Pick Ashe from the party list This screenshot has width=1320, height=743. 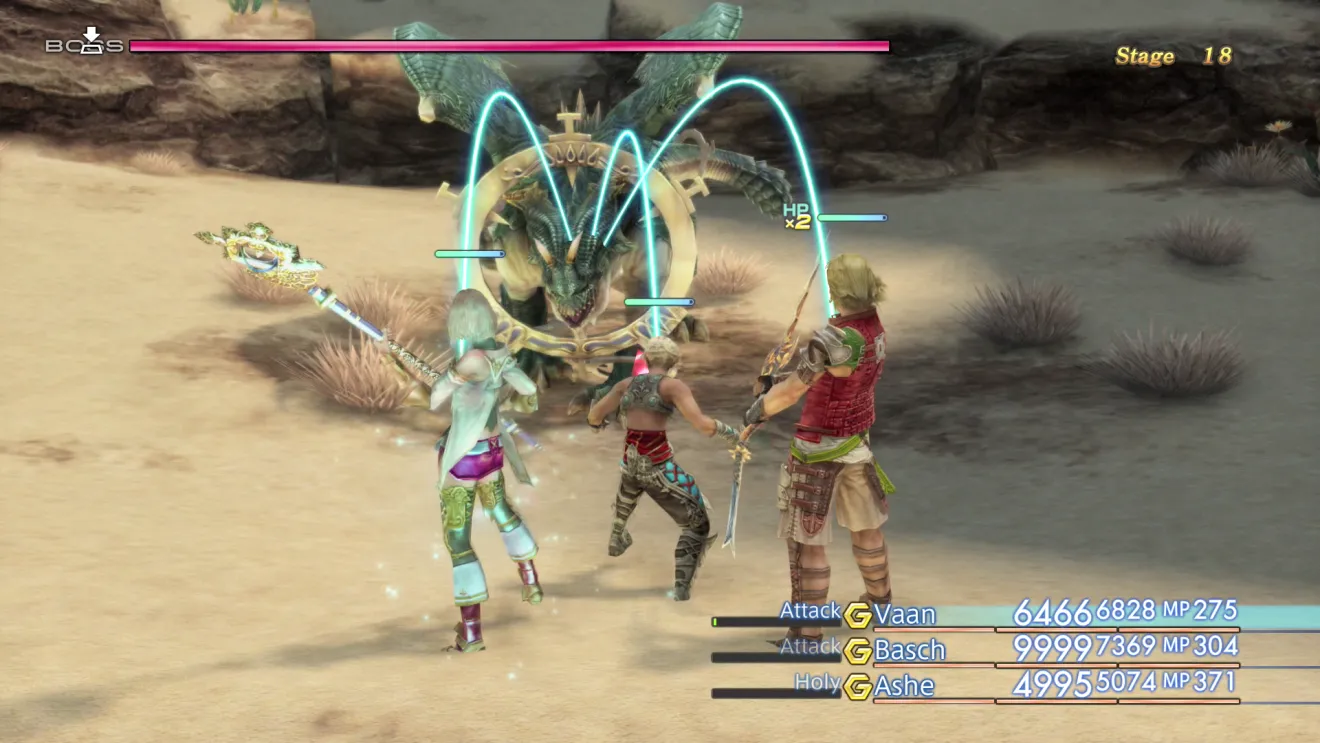[904, 686]
